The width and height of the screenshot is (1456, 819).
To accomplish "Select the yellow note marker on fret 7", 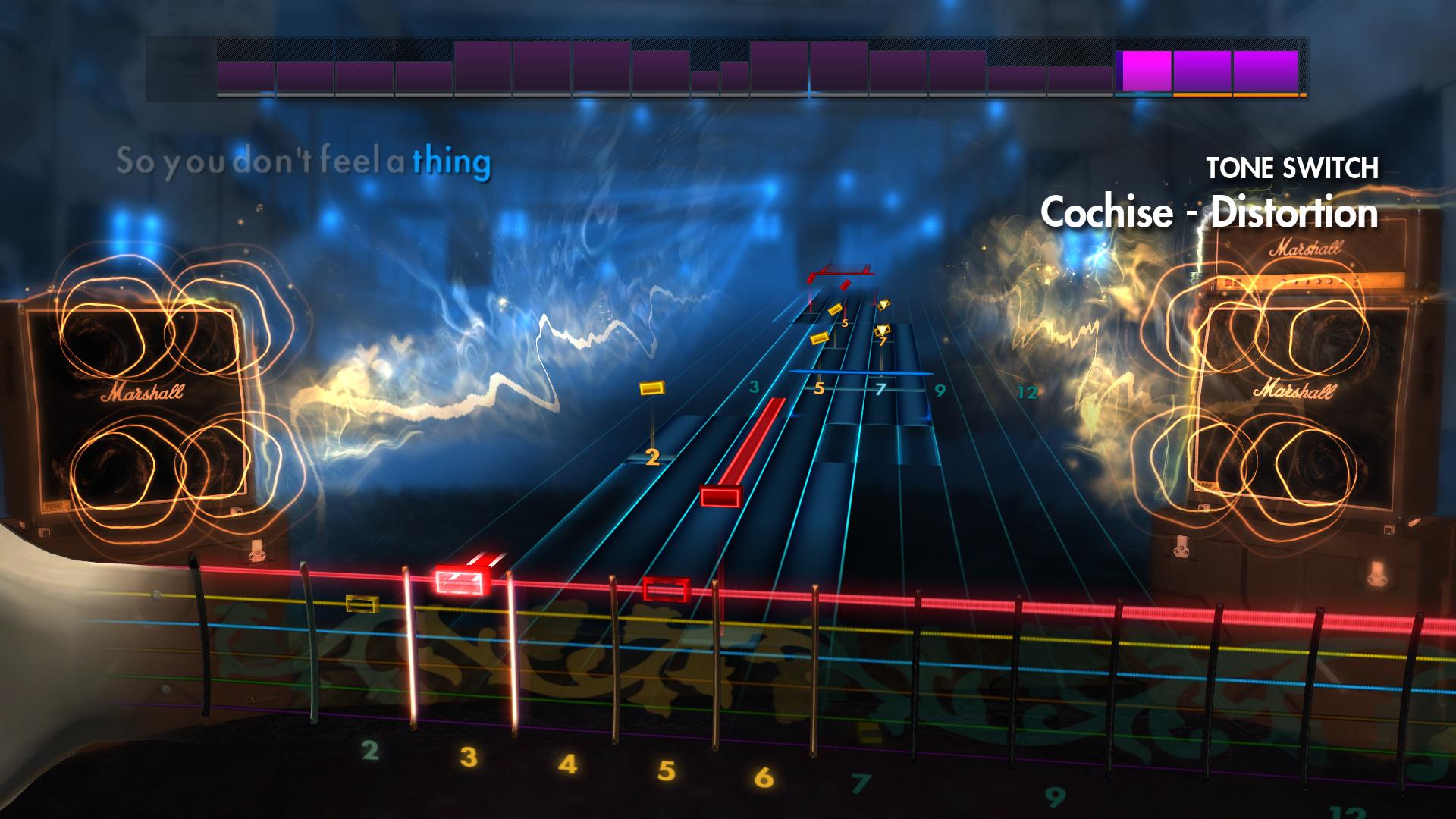I will (x=882, y=330).
